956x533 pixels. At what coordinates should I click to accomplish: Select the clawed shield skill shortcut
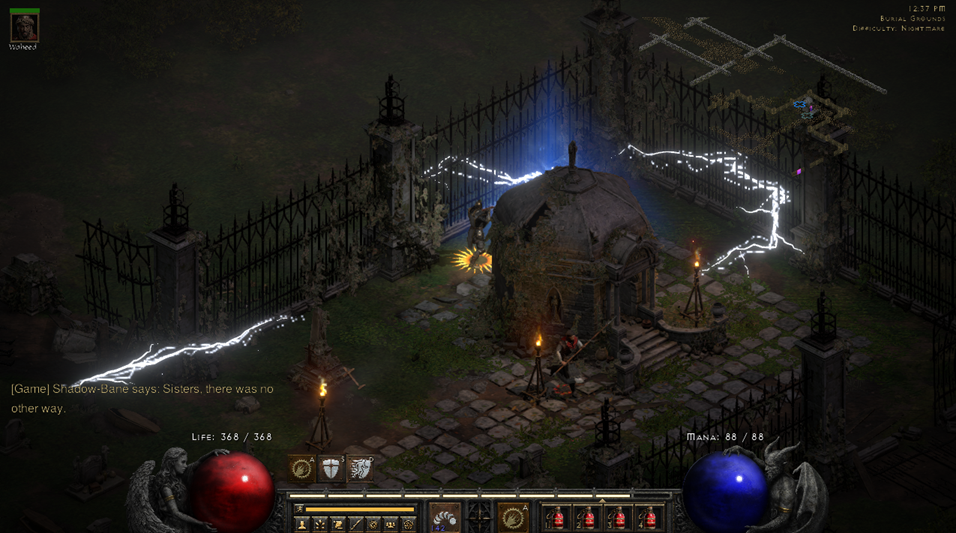(x=360, y=467)
